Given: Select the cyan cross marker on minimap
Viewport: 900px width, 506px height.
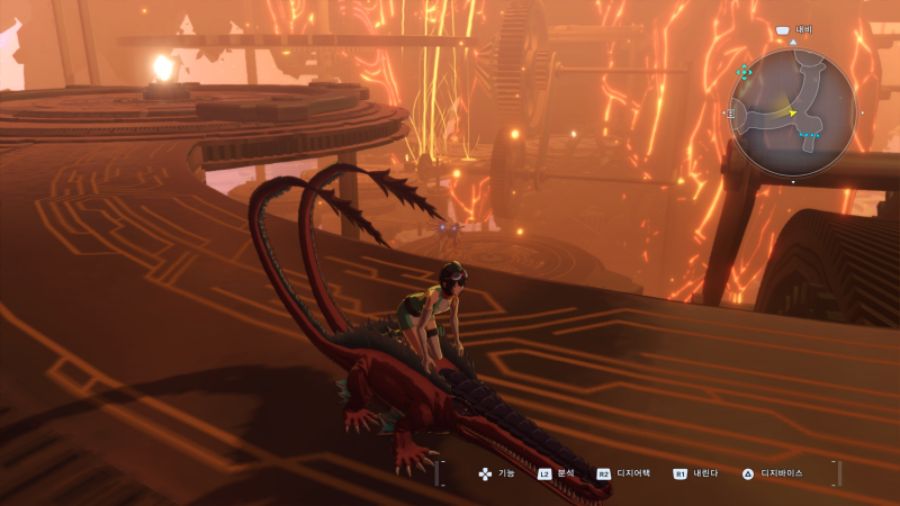Looking at the screenshot, I should pyautogui.click(x=744, y=72).
